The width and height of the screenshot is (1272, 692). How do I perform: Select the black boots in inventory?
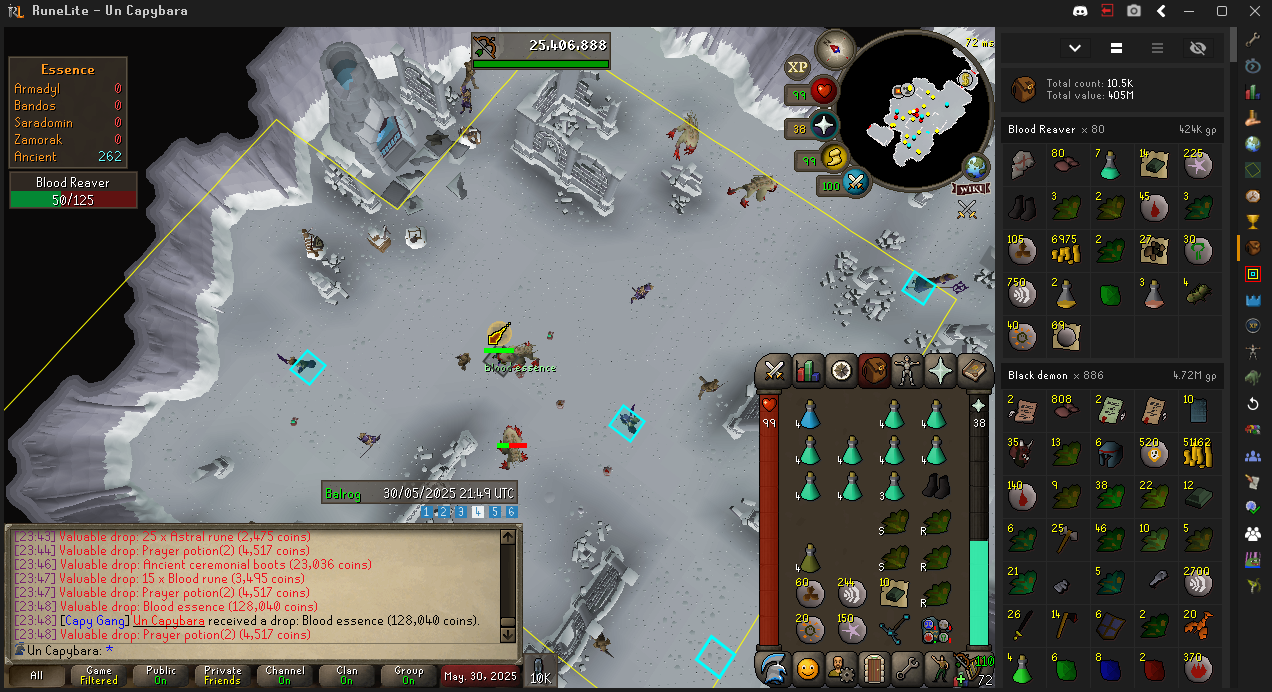(x=935, y=487)
